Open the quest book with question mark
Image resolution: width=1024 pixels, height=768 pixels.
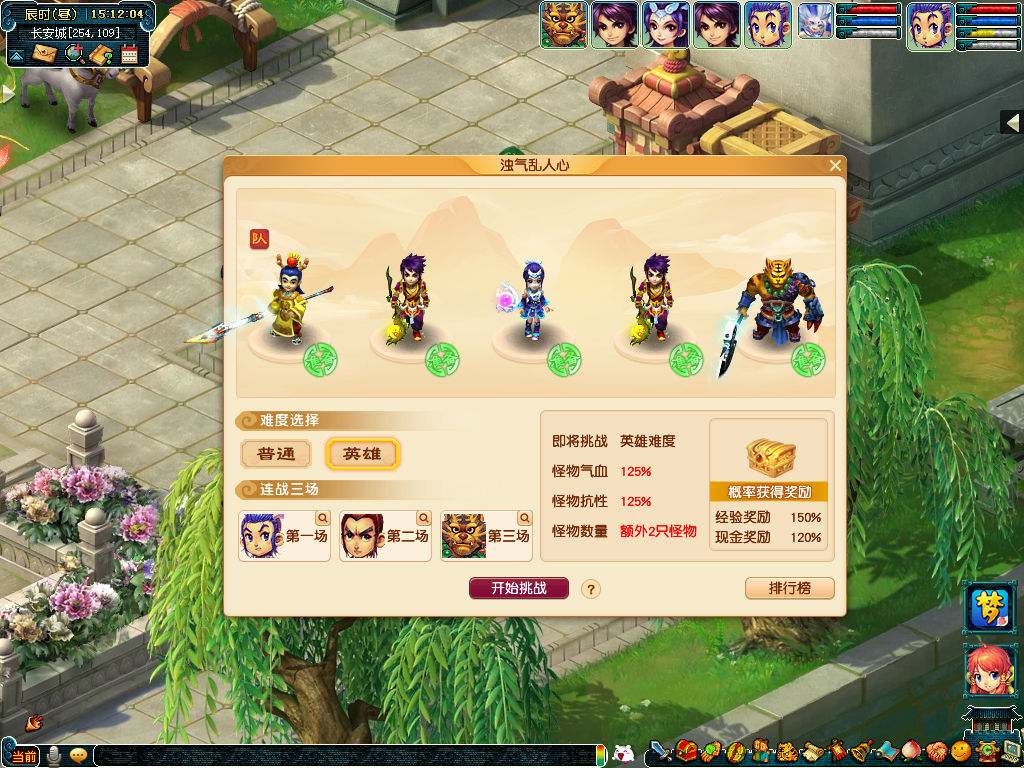tap(101, 54)
